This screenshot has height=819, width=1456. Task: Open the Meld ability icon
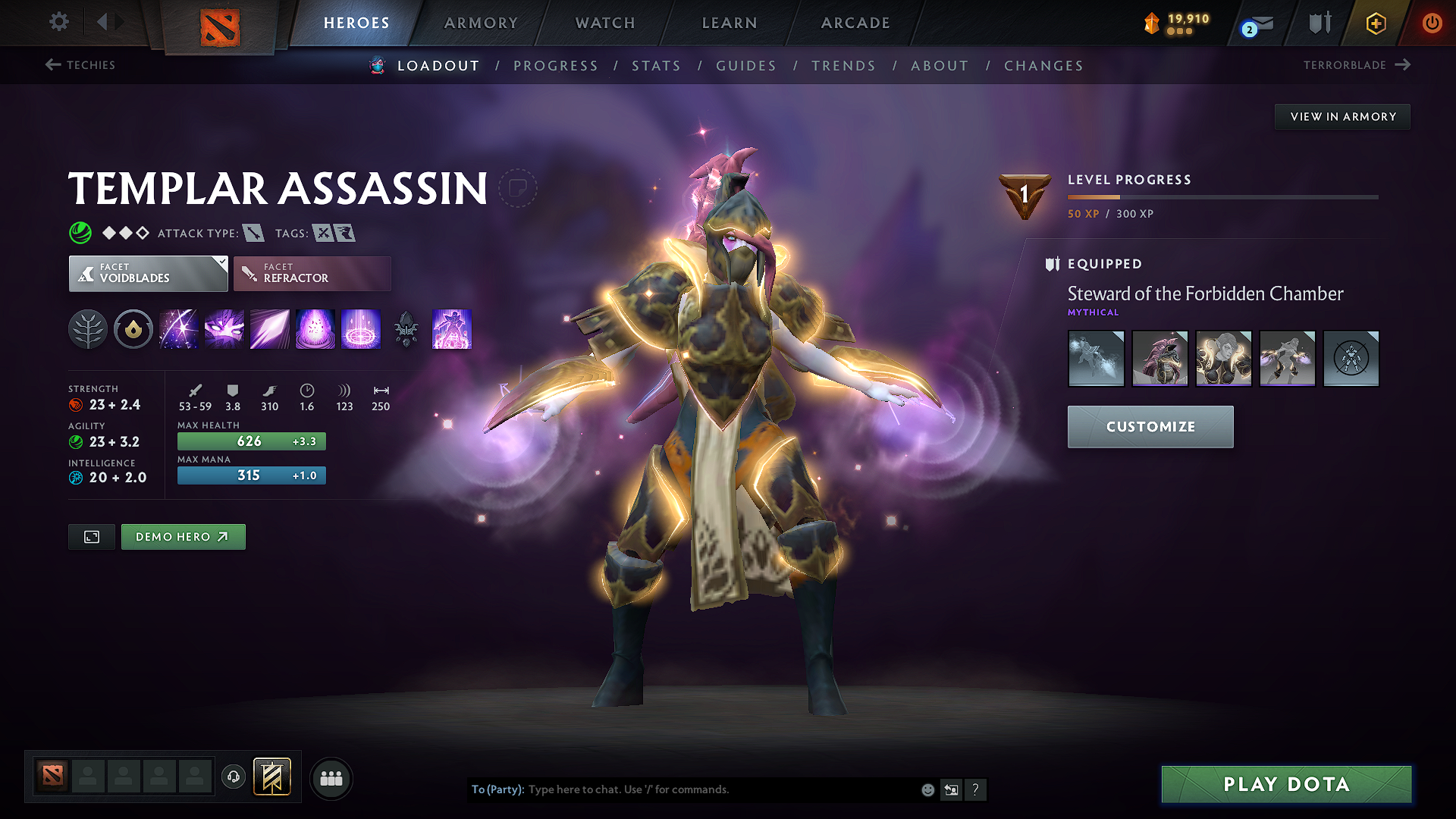(x=224, y=329)
